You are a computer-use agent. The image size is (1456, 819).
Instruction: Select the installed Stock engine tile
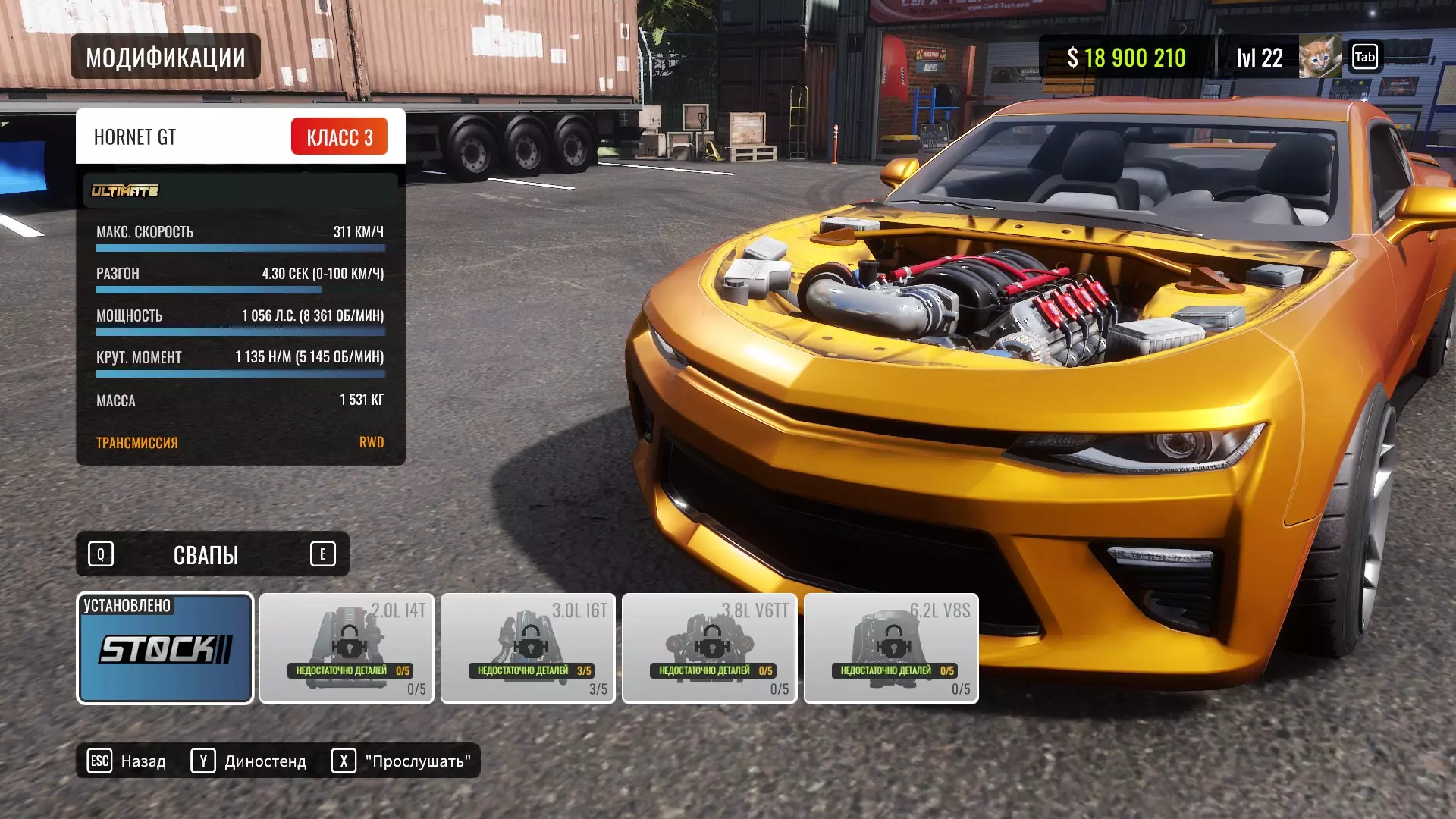click(x=165, y=648)
